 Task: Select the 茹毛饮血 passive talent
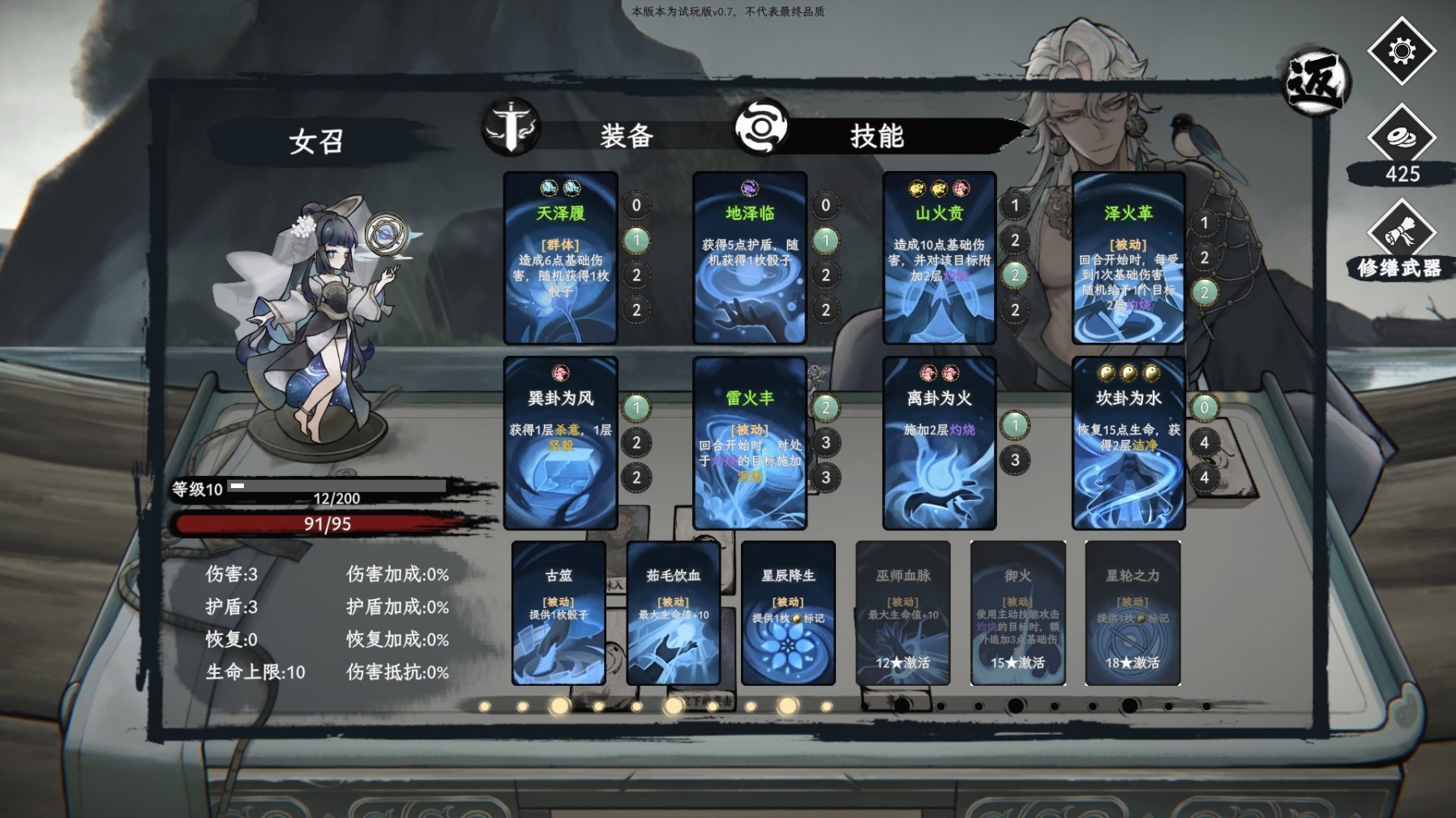(673, 613)
